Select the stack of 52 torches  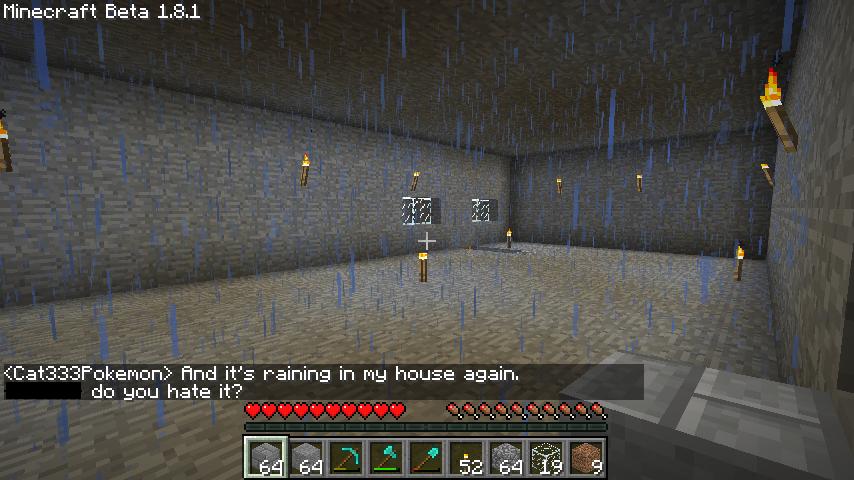[x=466, y=458]
